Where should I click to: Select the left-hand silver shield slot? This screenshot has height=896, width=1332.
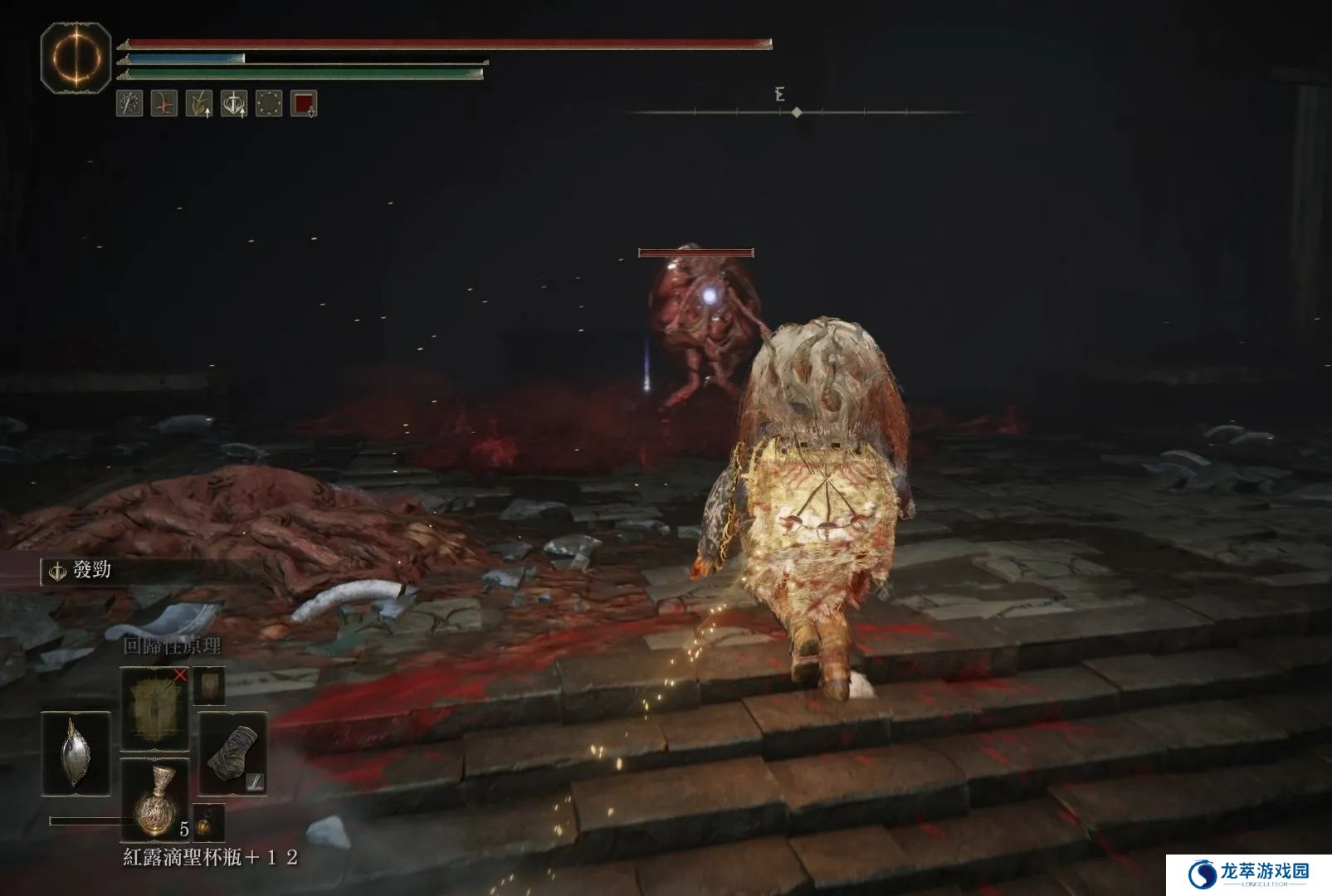(x=76, y=753)
